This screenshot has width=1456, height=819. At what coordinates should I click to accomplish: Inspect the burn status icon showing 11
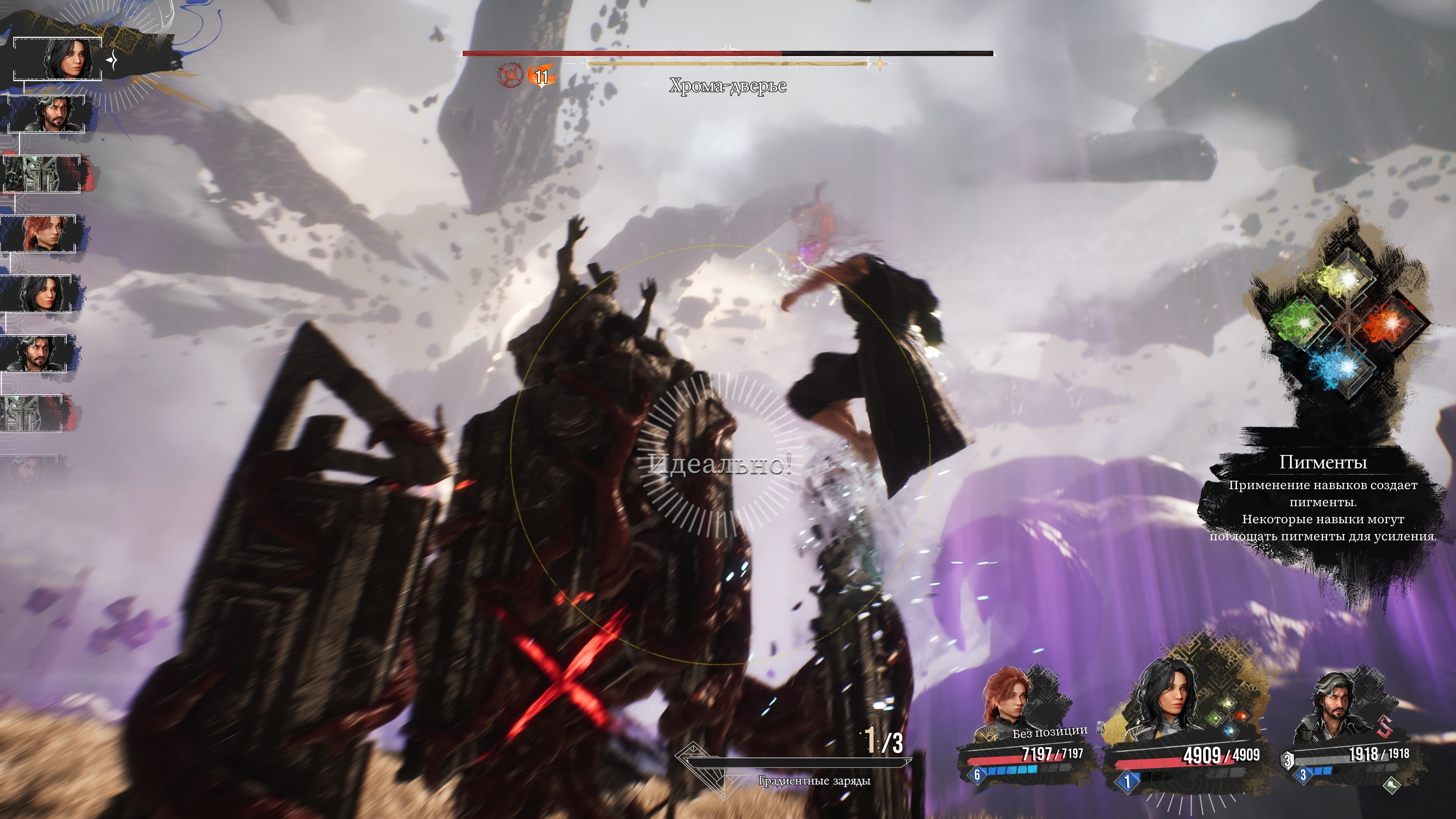pyautogui.click(x=541, y=76)
